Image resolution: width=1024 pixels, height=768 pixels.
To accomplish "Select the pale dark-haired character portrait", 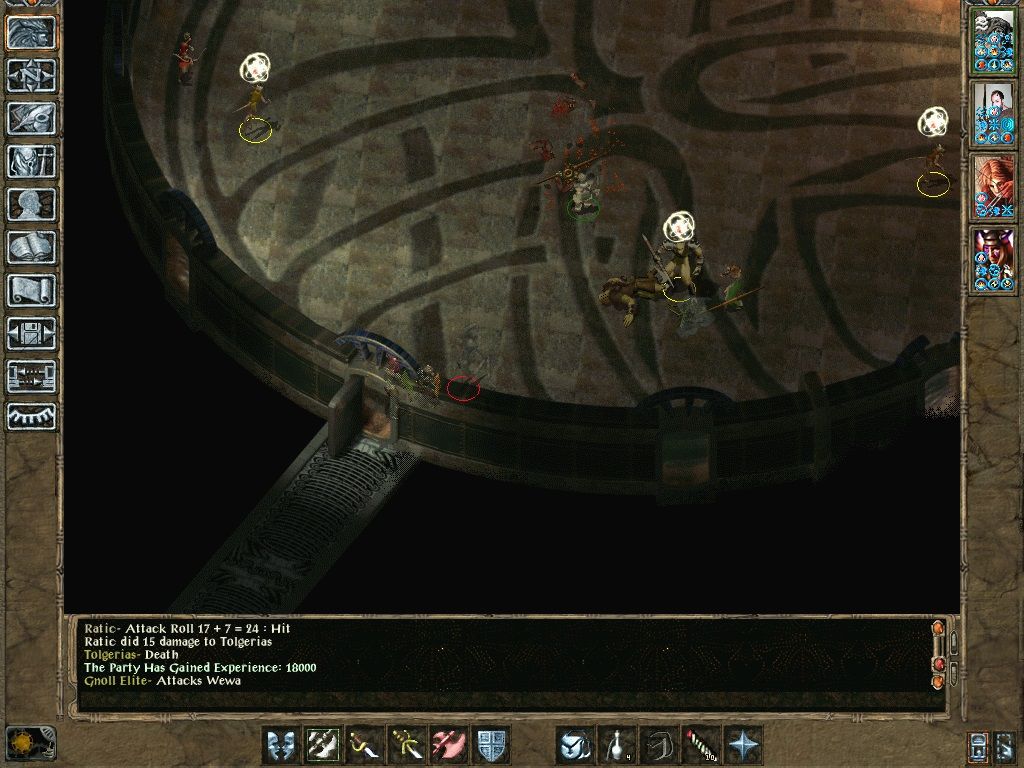I will [993, 113].
